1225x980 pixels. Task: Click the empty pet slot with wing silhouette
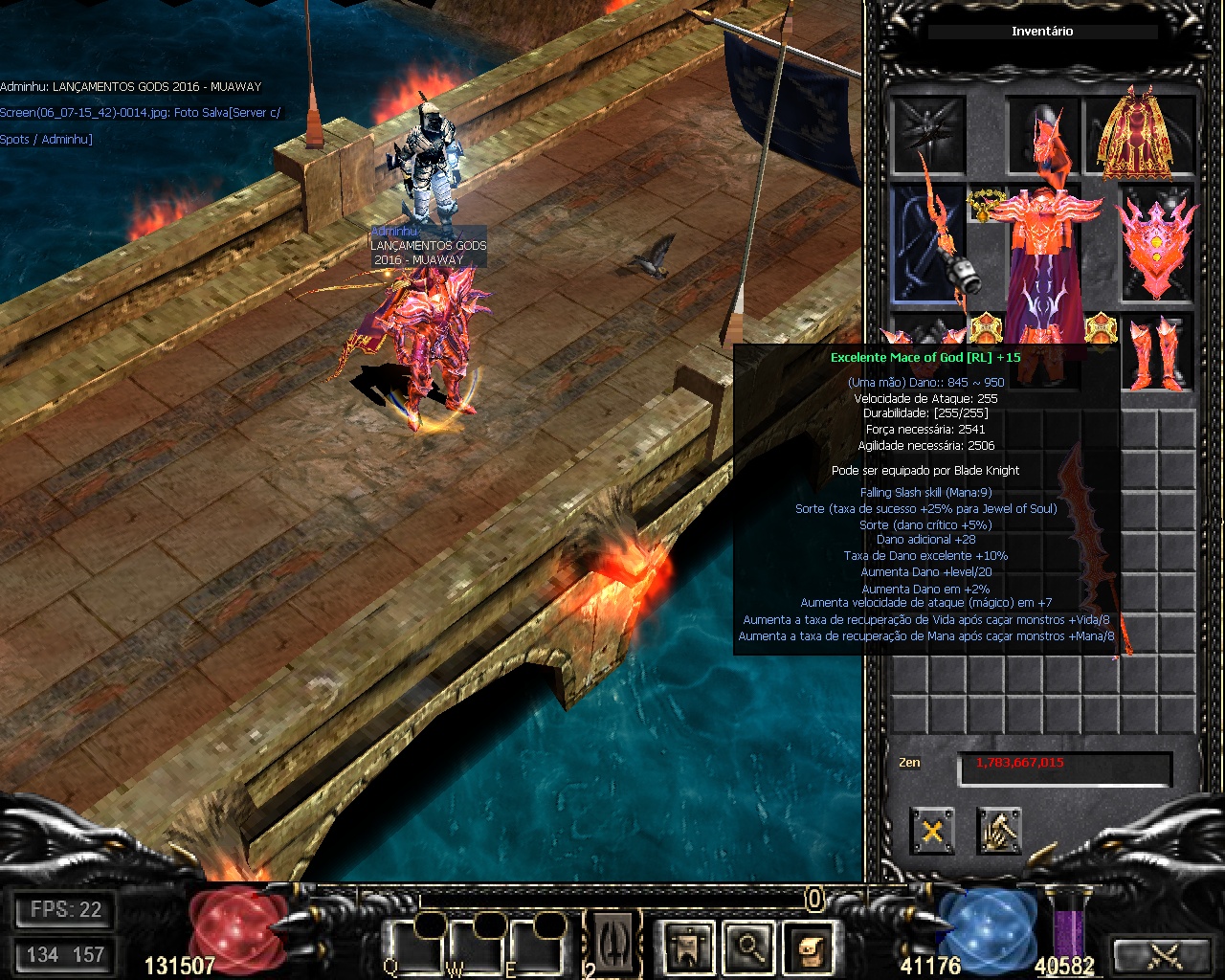927,134
